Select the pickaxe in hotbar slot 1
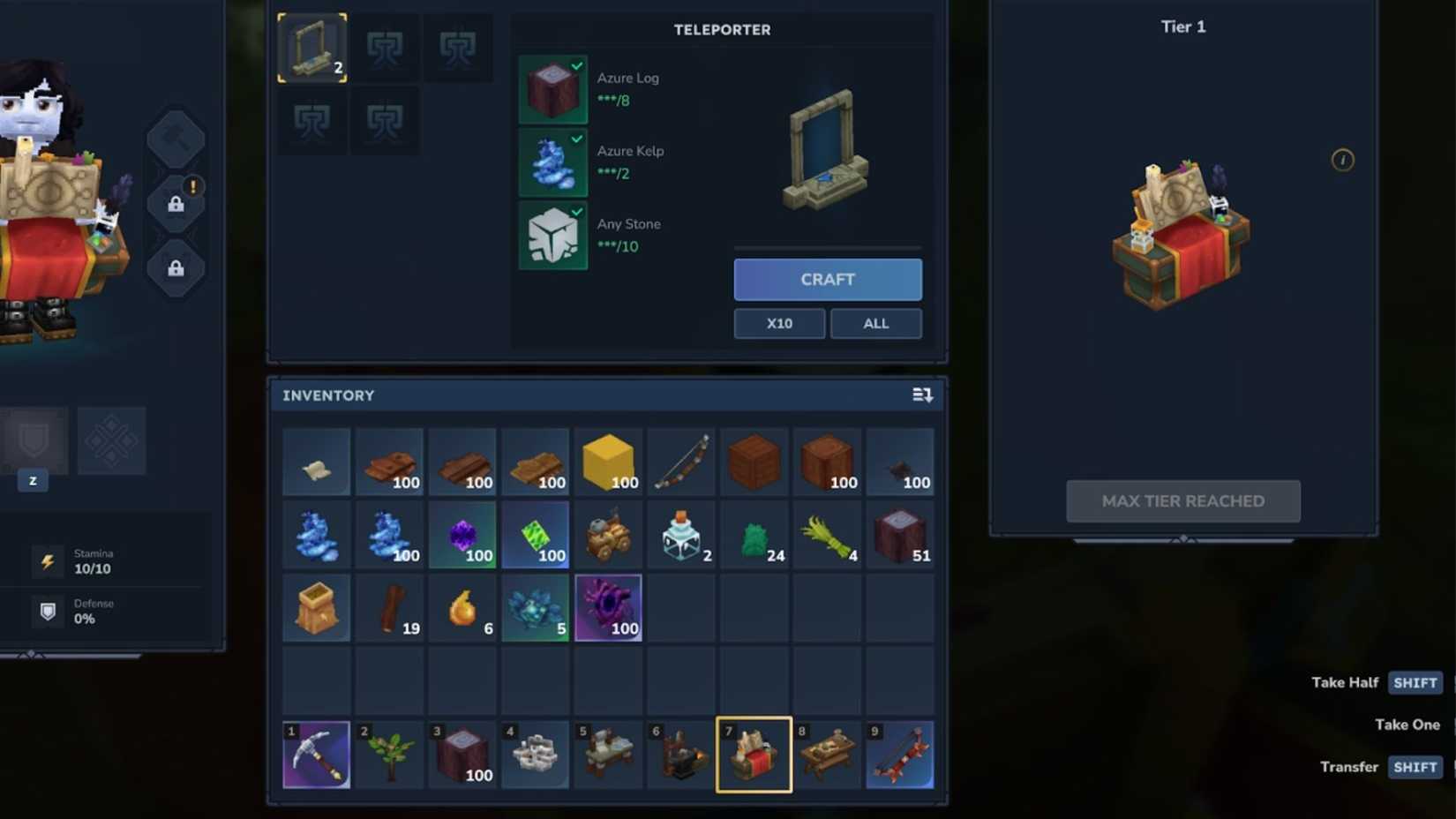Viewport: 1456px width, 819px height. point(316,755)
